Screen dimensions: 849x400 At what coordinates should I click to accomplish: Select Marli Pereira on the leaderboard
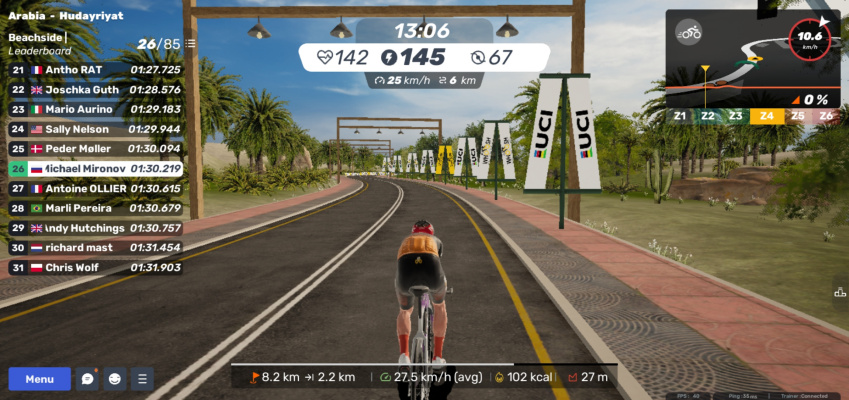95,208
